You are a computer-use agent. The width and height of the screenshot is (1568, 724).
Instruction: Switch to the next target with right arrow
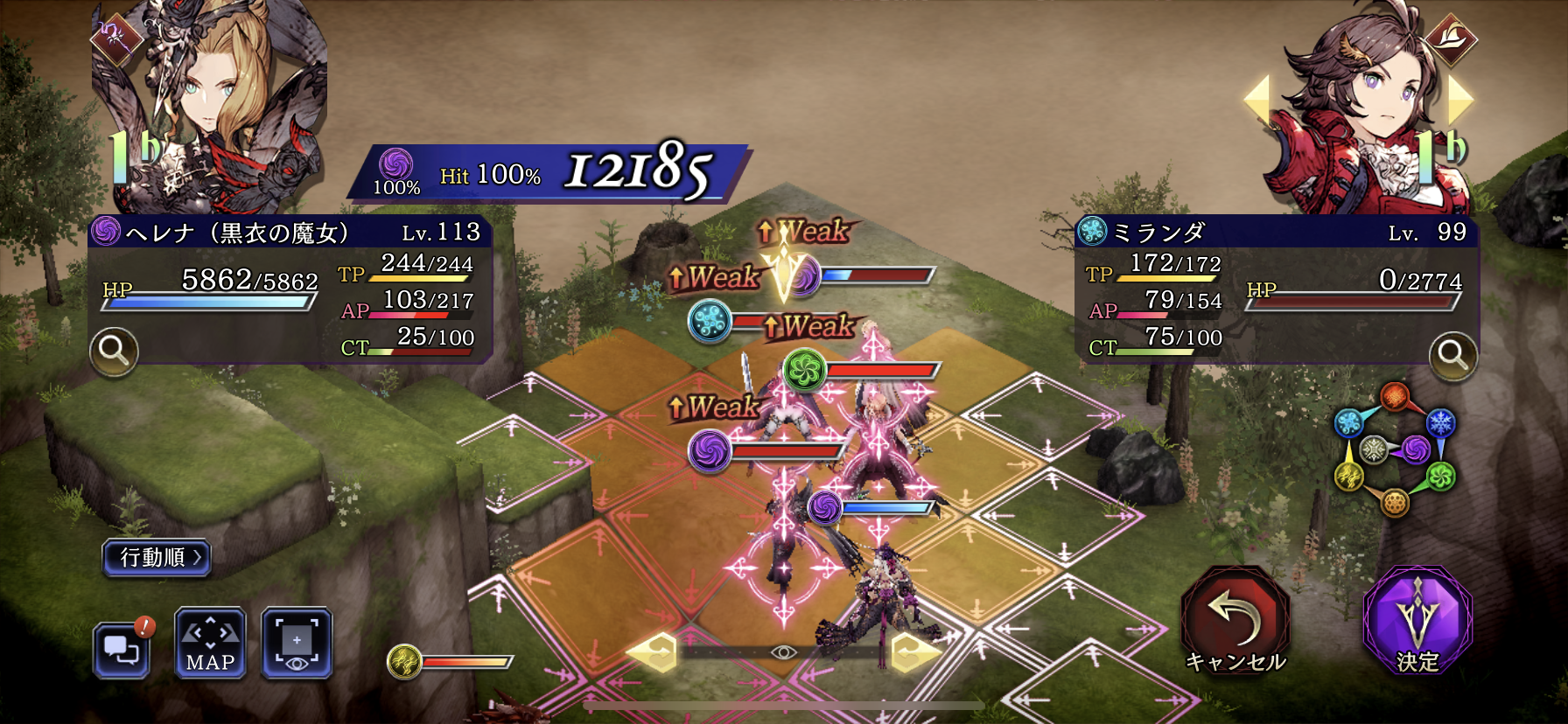point(1459,99)
